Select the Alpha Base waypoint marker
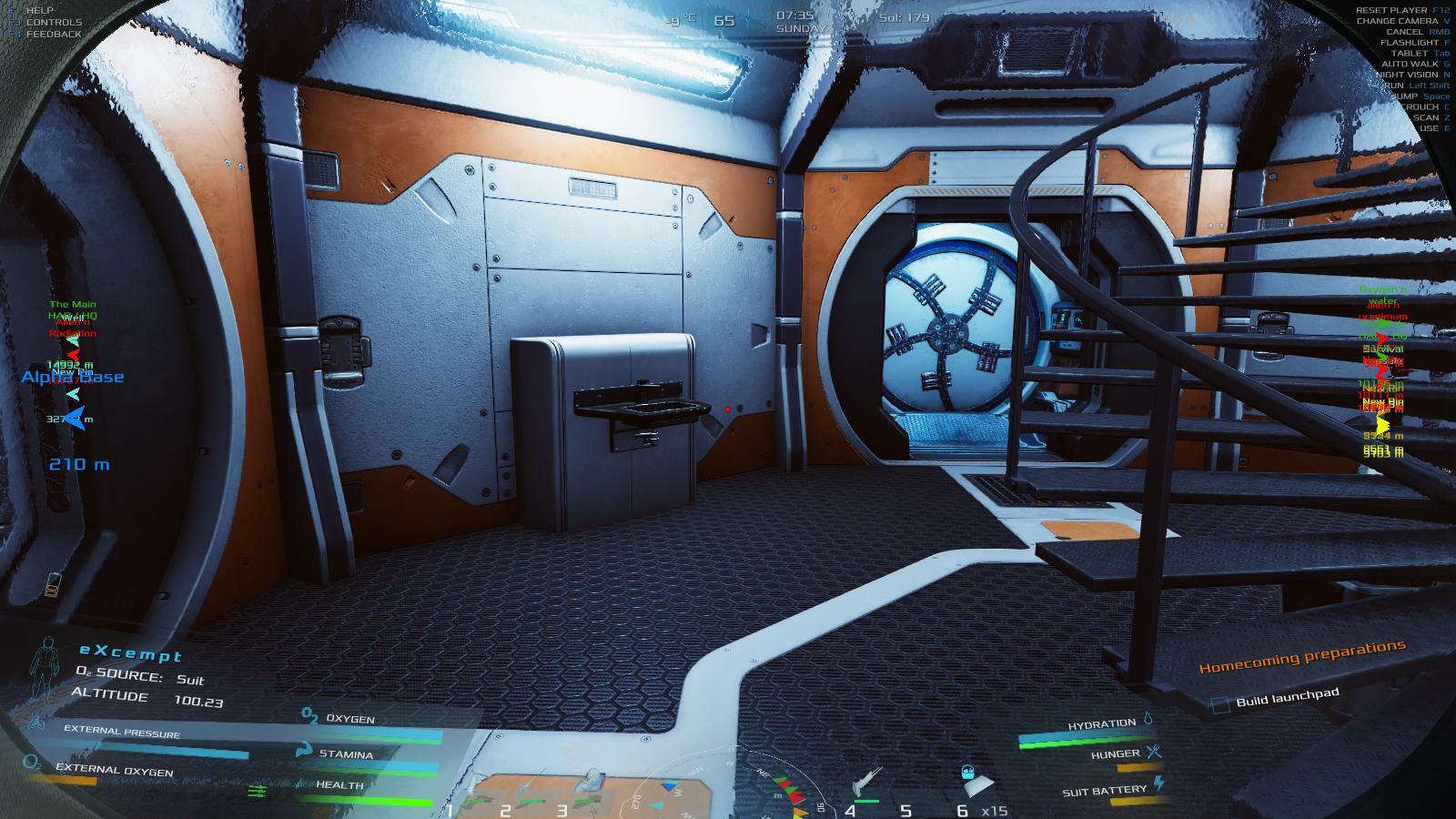 73,377
